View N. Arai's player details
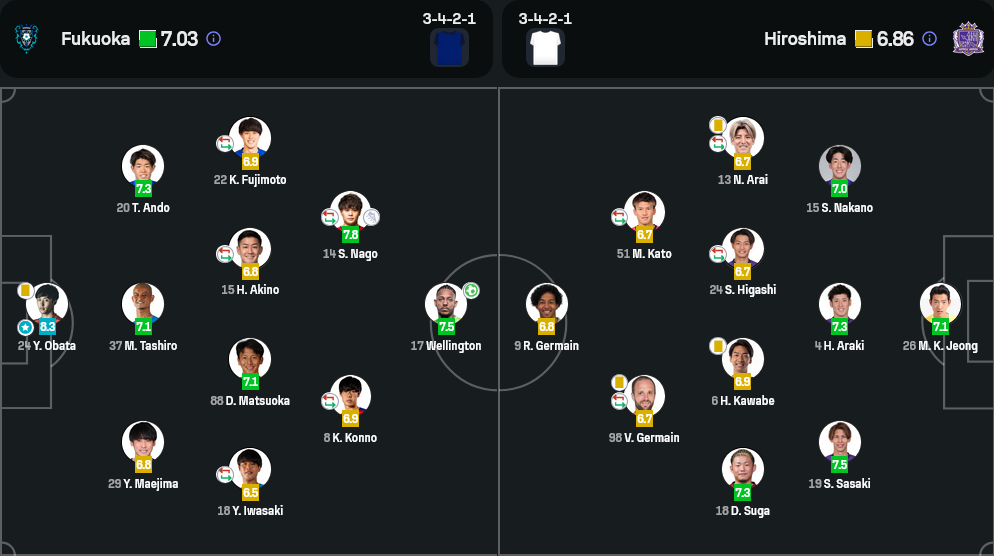 click(x=743, y=138)
